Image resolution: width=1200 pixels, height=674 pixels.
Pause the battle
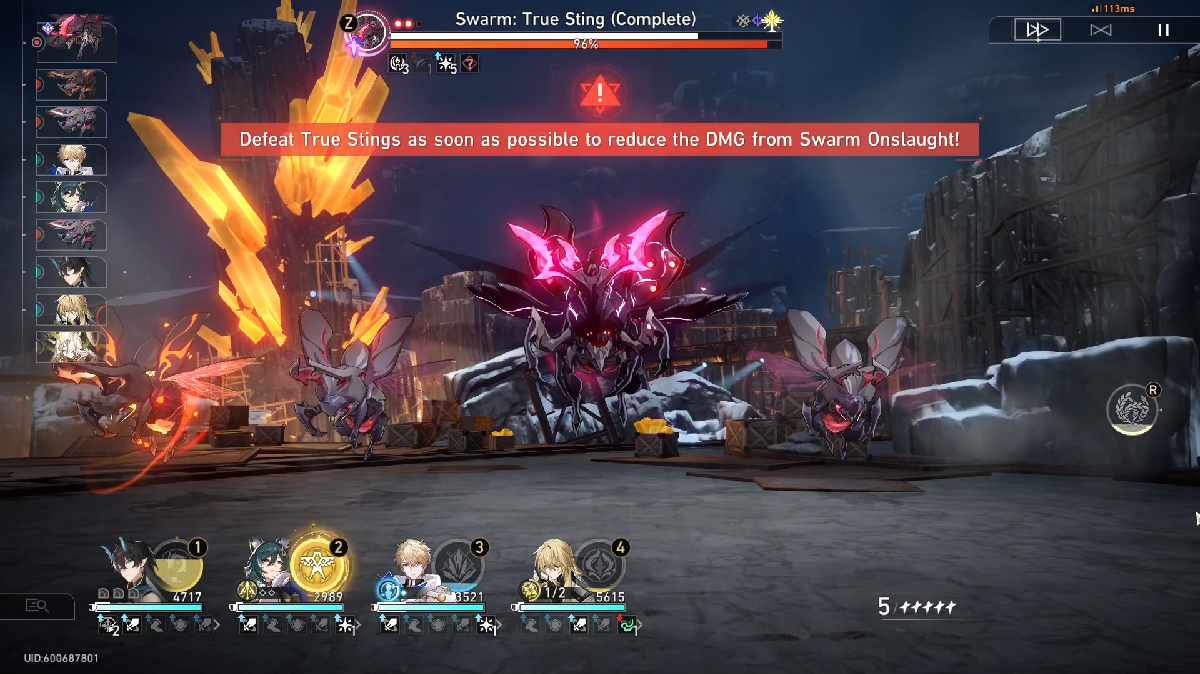click(x=1163, y=30)
